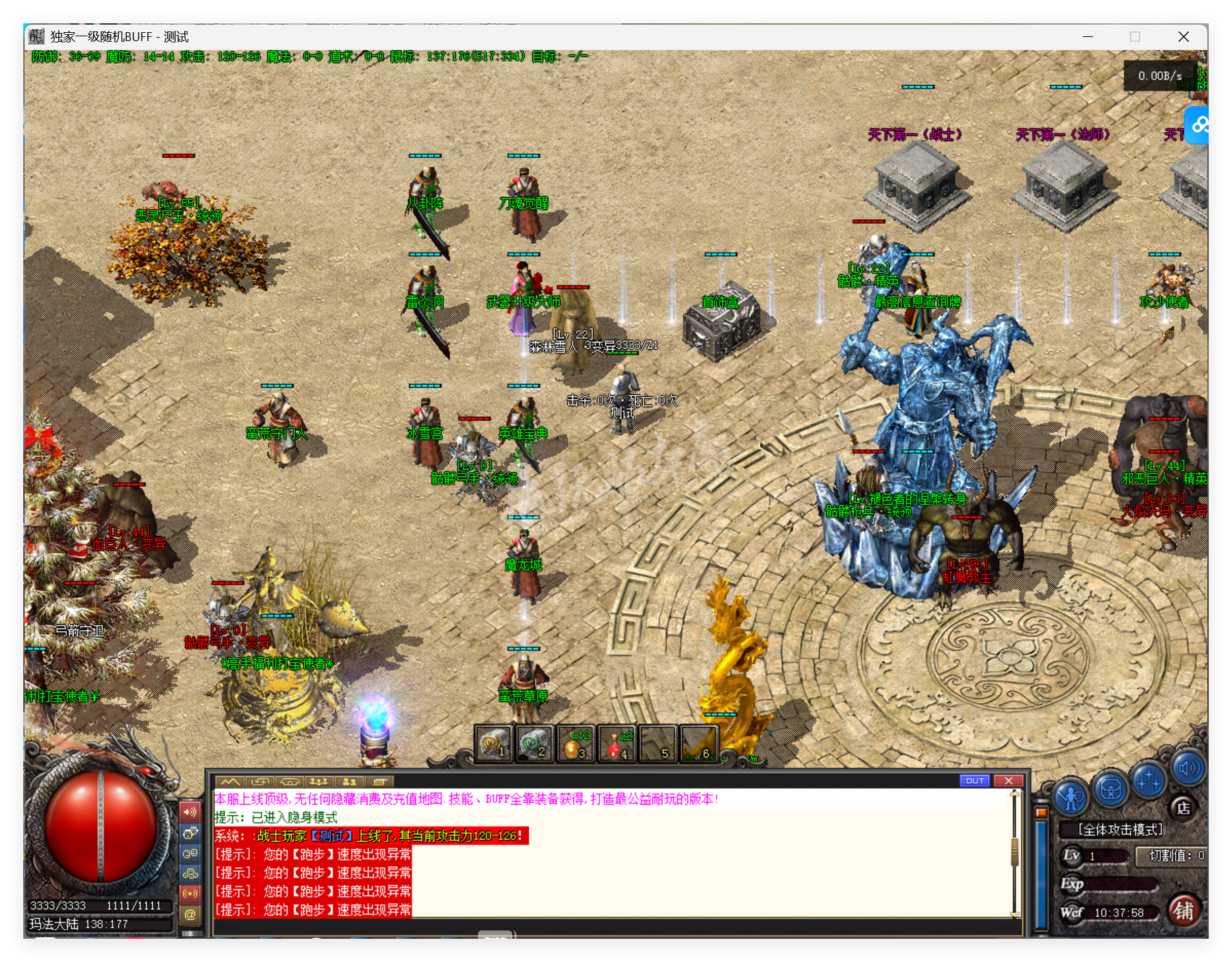
Task: Click the OUT button on chat window
Action: (975, 781)
